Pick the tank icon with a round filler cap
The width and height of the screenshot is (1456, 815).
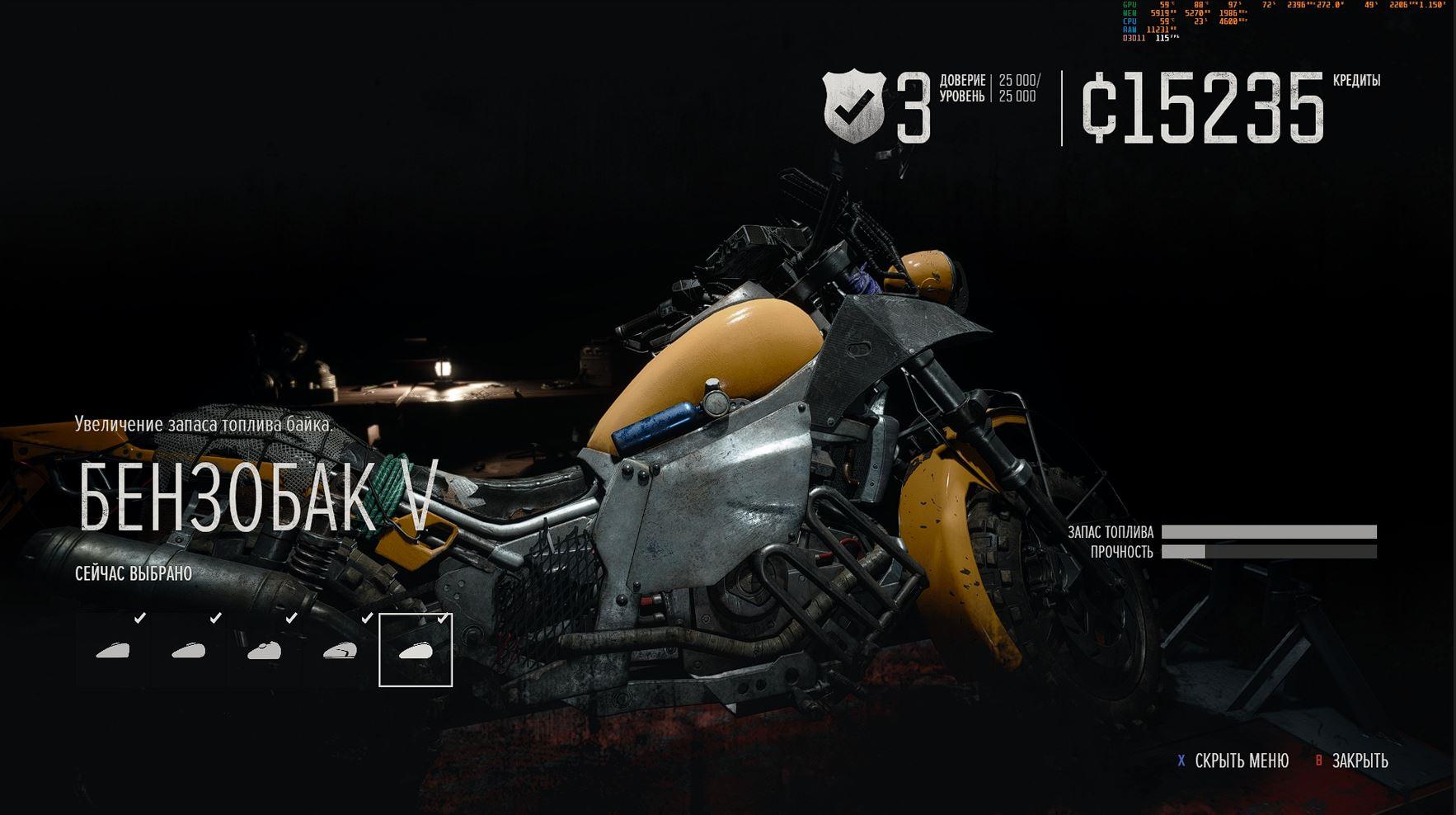coord(265,651)
